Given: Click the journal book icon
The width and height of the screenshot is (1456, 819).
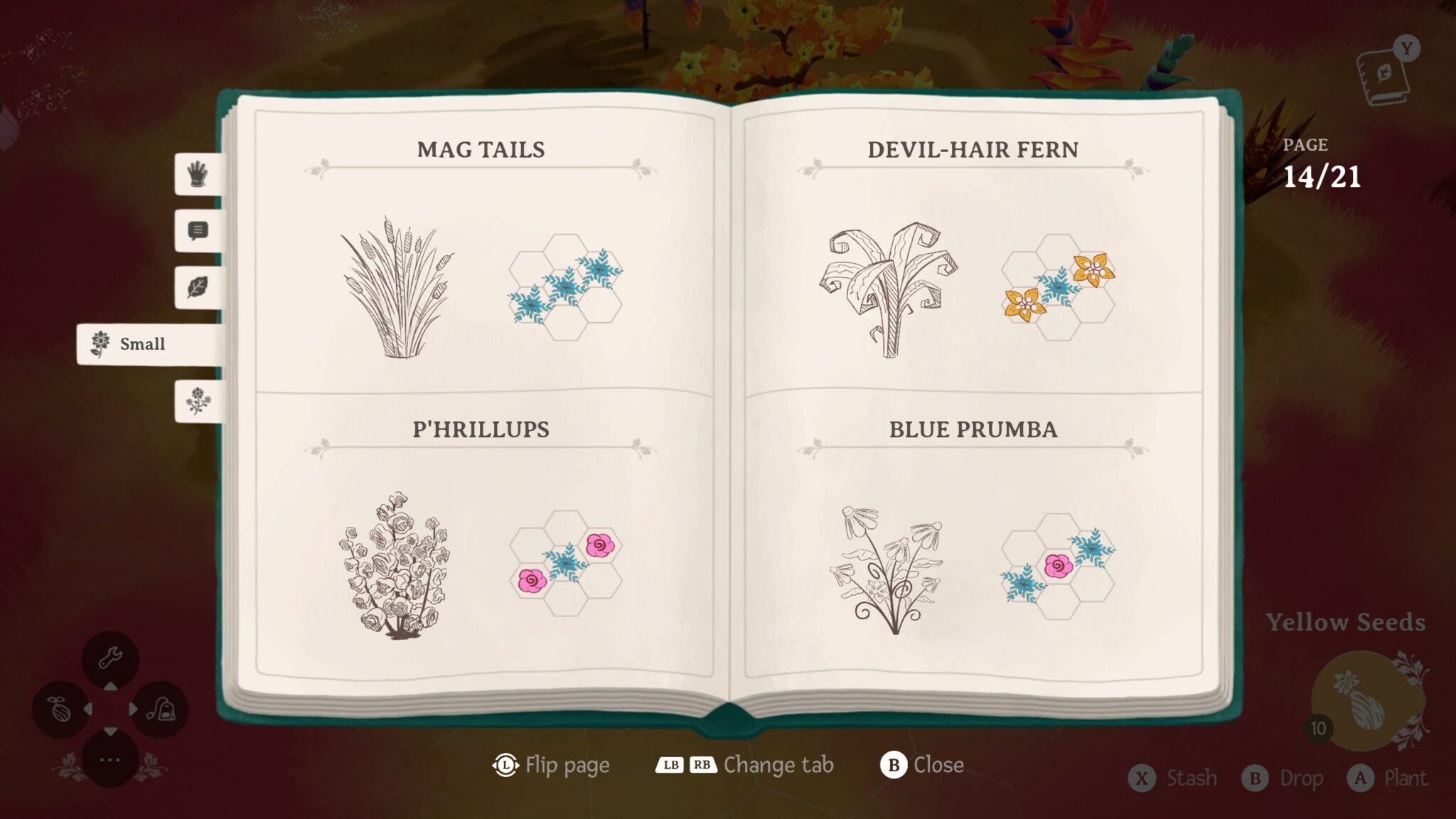Looking at the screenshot, I should (x=1383, y=75).
